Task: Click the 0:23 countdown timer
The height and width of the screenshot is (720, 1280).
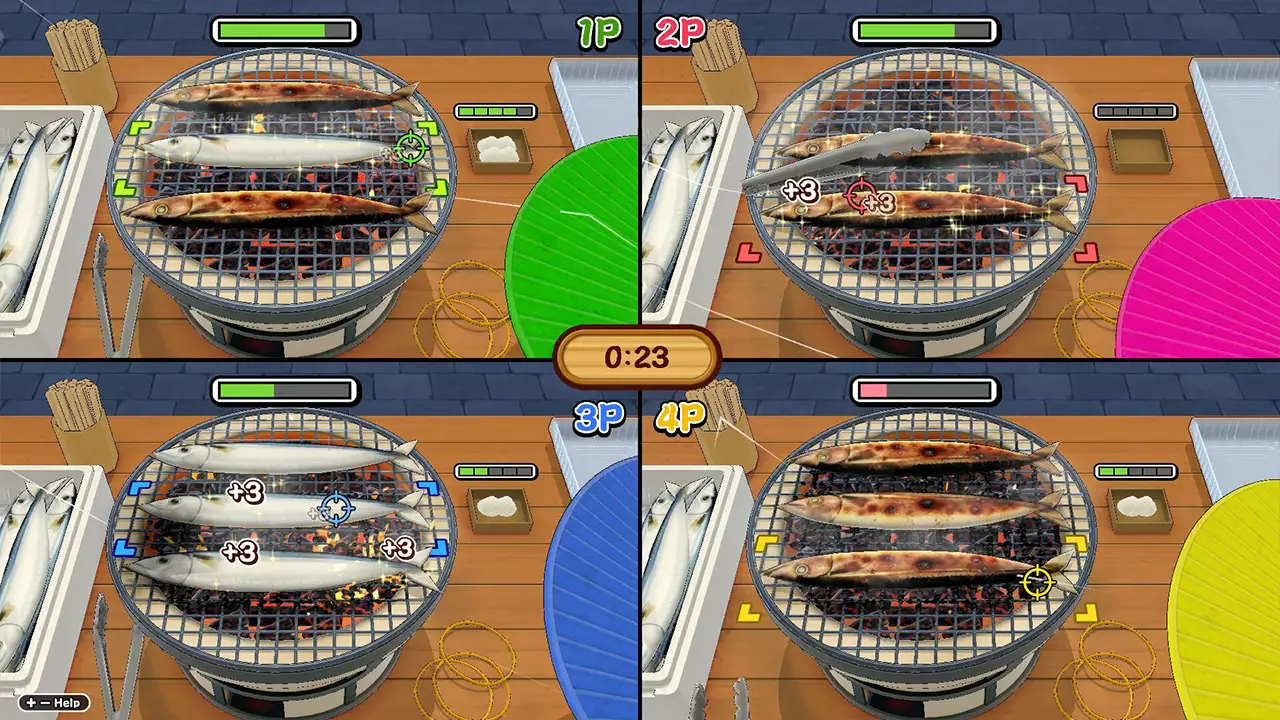Action: (x=637, y=358)
